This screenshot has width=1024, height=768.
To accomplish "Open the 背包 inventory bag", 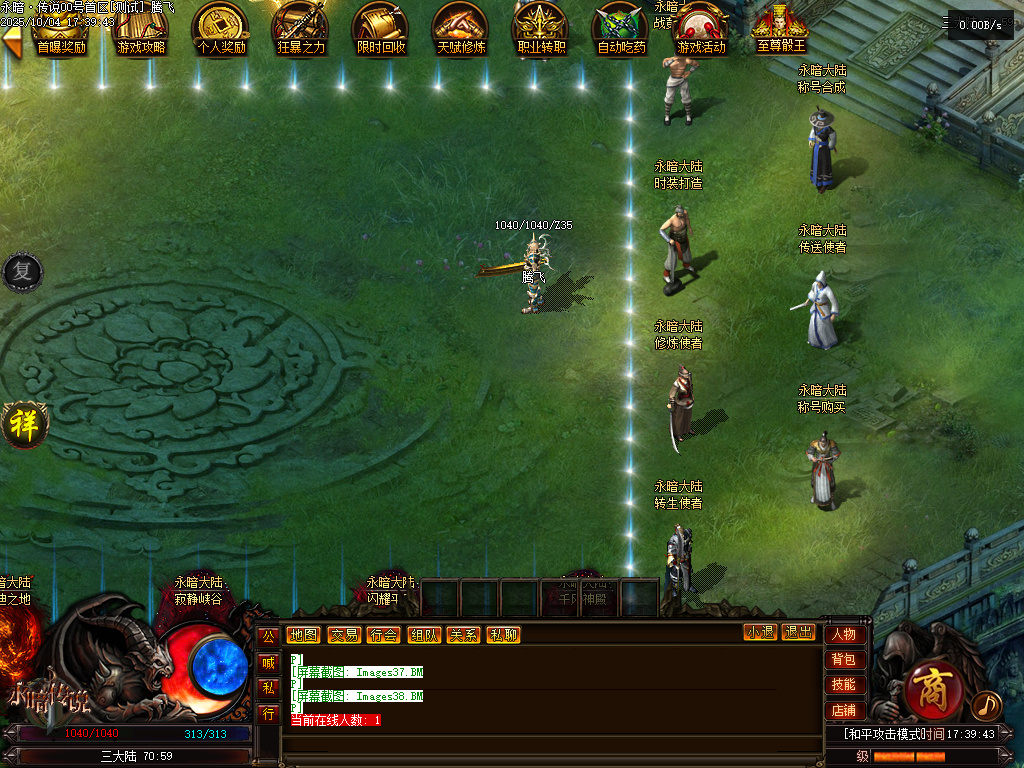I will pos(843,659).
